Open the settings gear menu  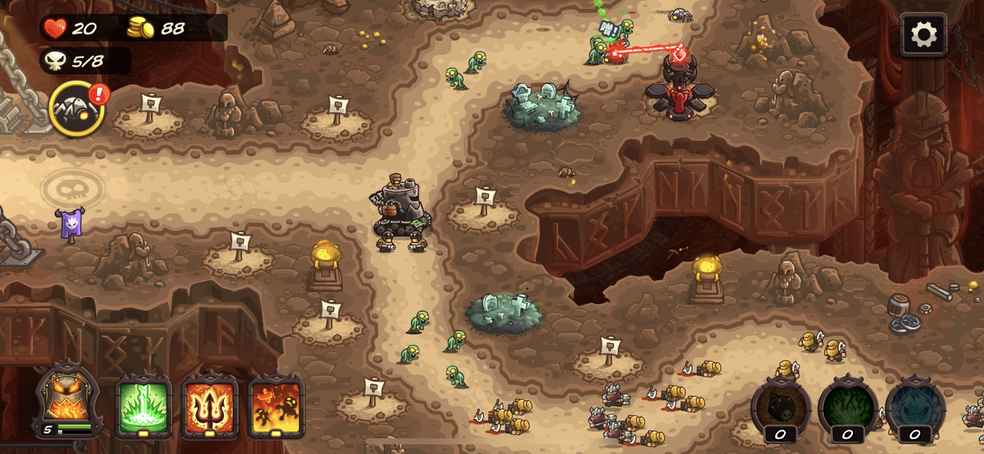coord(923,35)
